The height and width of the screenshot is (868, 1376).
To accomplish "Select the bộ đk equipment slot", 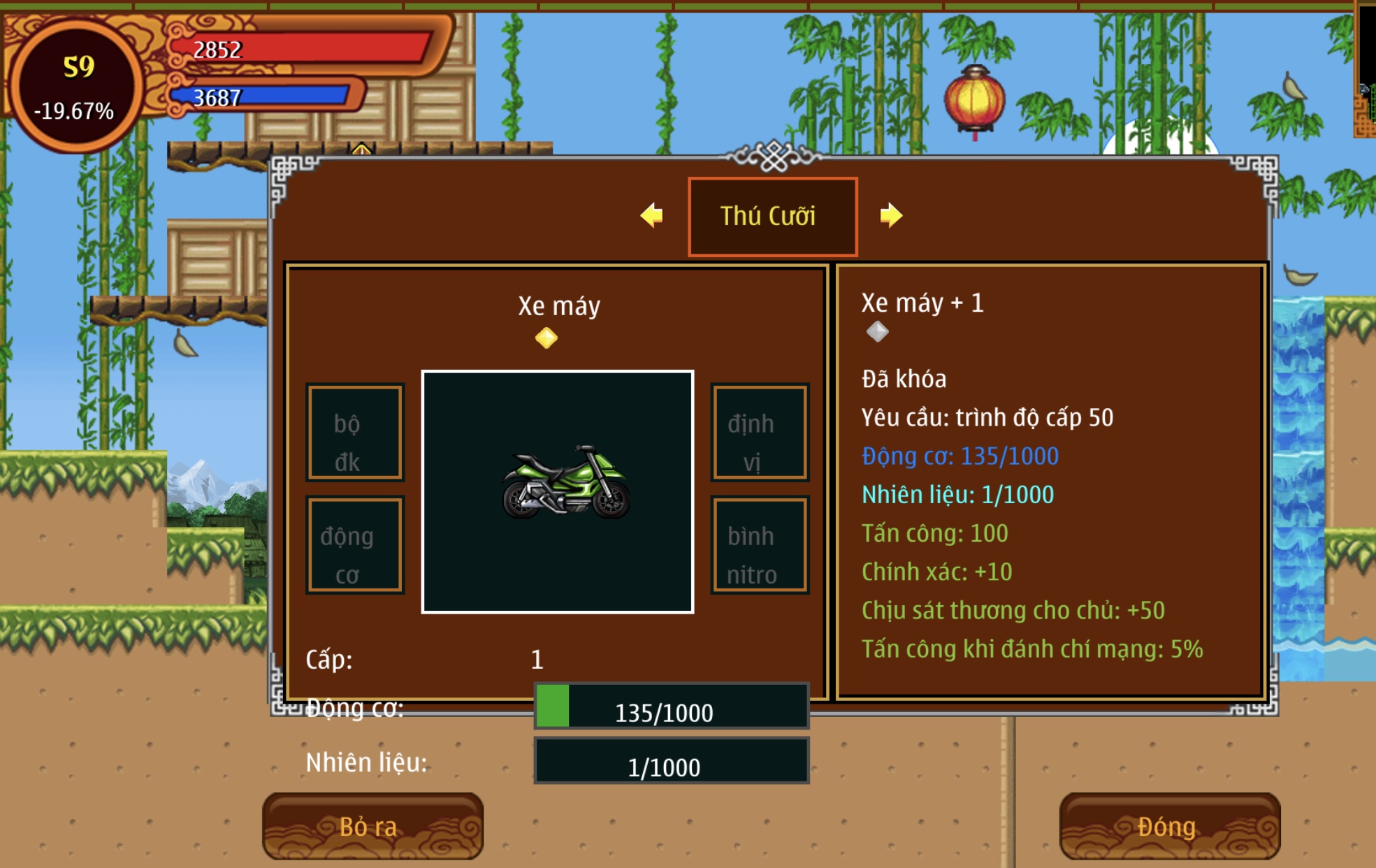I will tap(355, 433).
